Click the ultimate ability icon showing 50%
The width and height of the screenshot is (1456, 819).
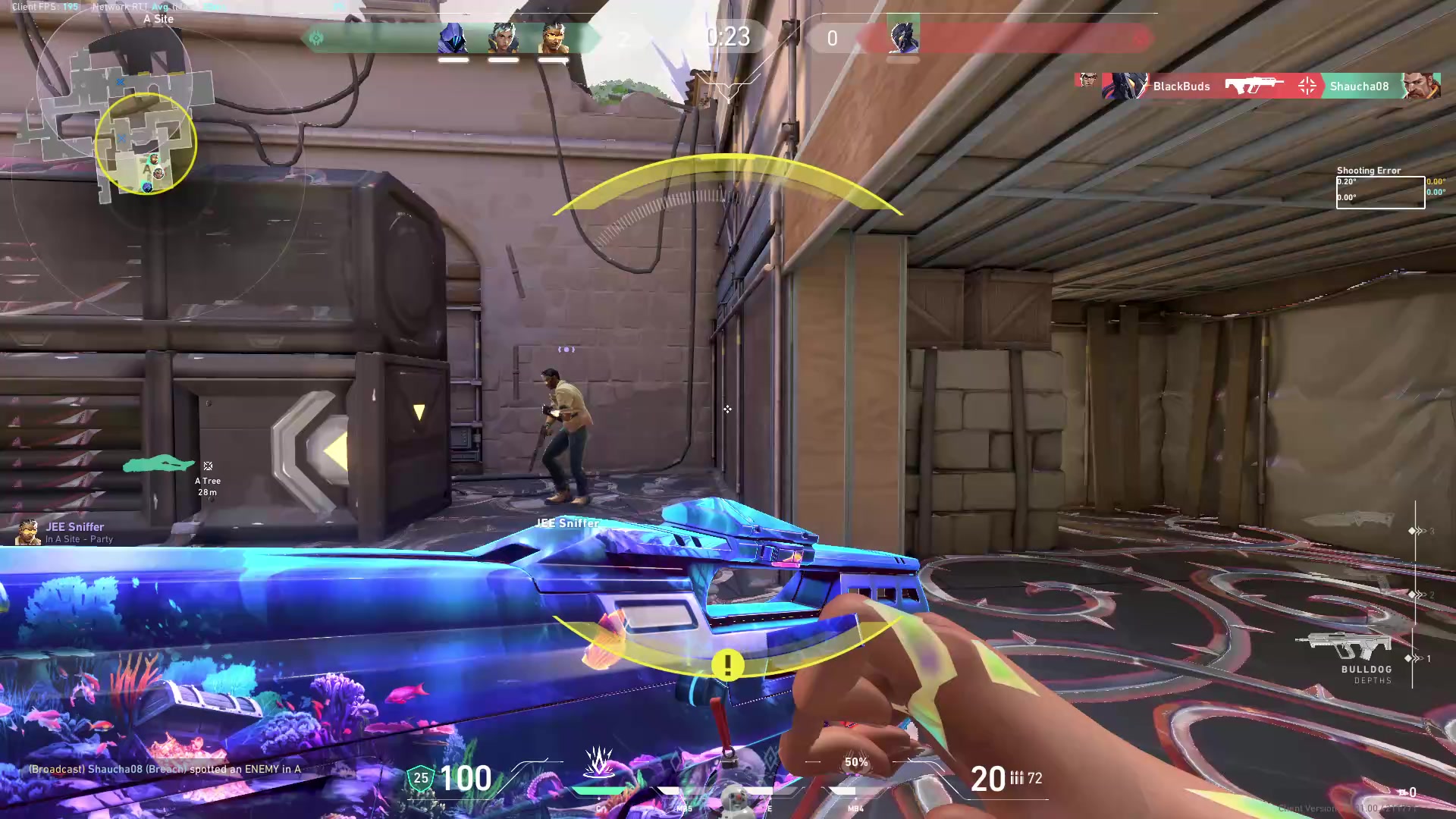[x=856, y=763]
